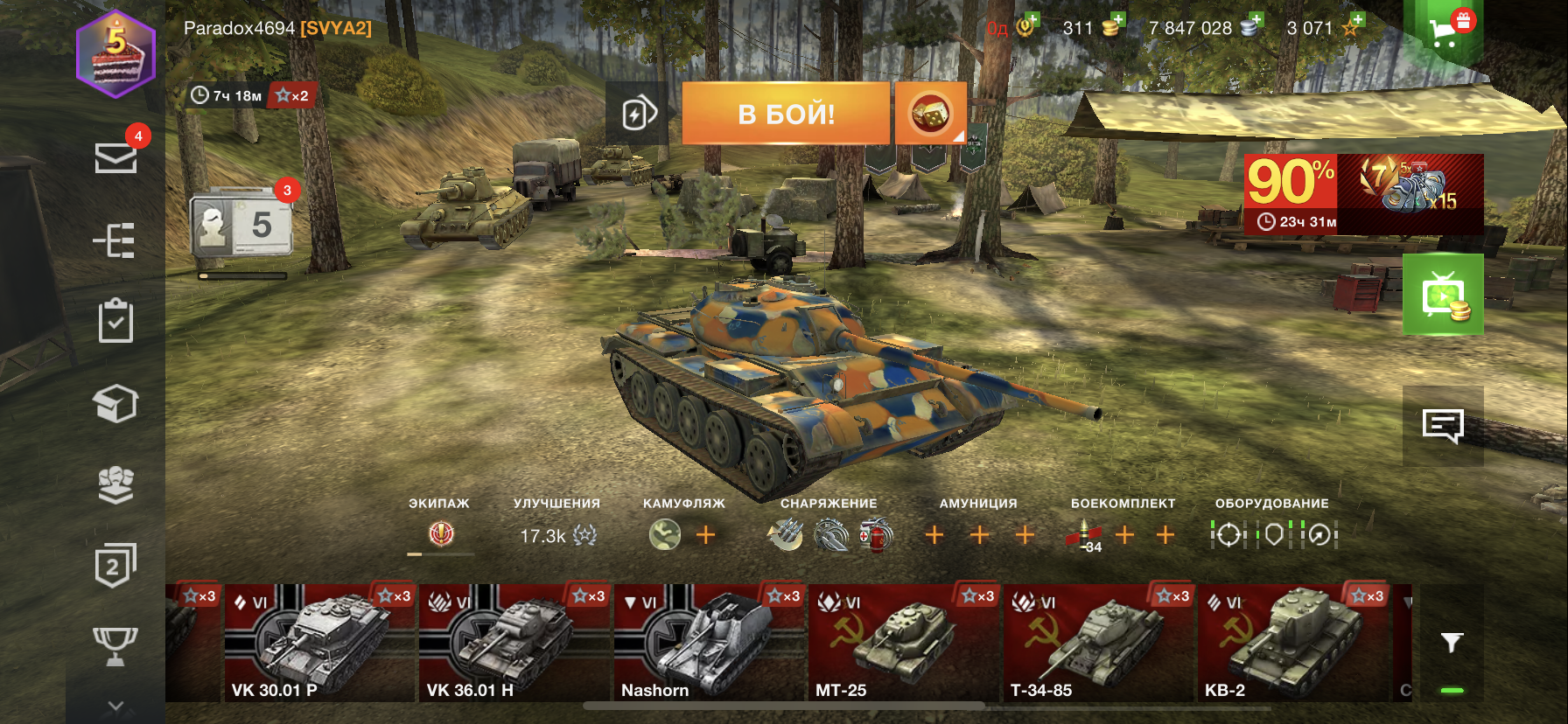Open the trophy tournaments icon
The image size is (1568, 724).
pyautogui.click(x=115, y=646)
